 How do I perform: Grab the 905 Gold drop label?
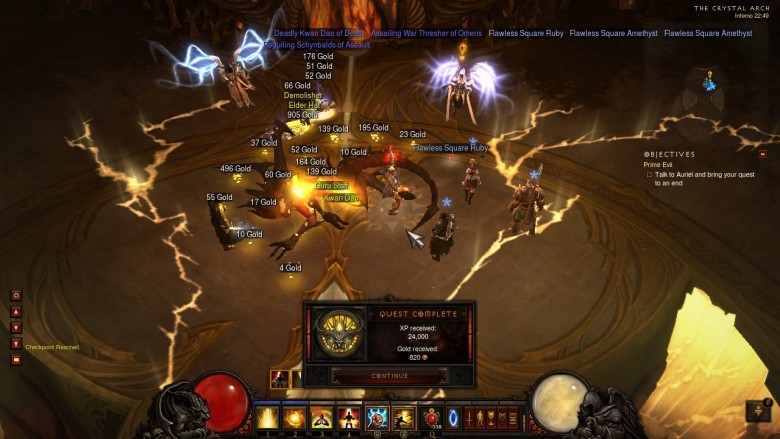pyautogui.click(x=302, y=115)
